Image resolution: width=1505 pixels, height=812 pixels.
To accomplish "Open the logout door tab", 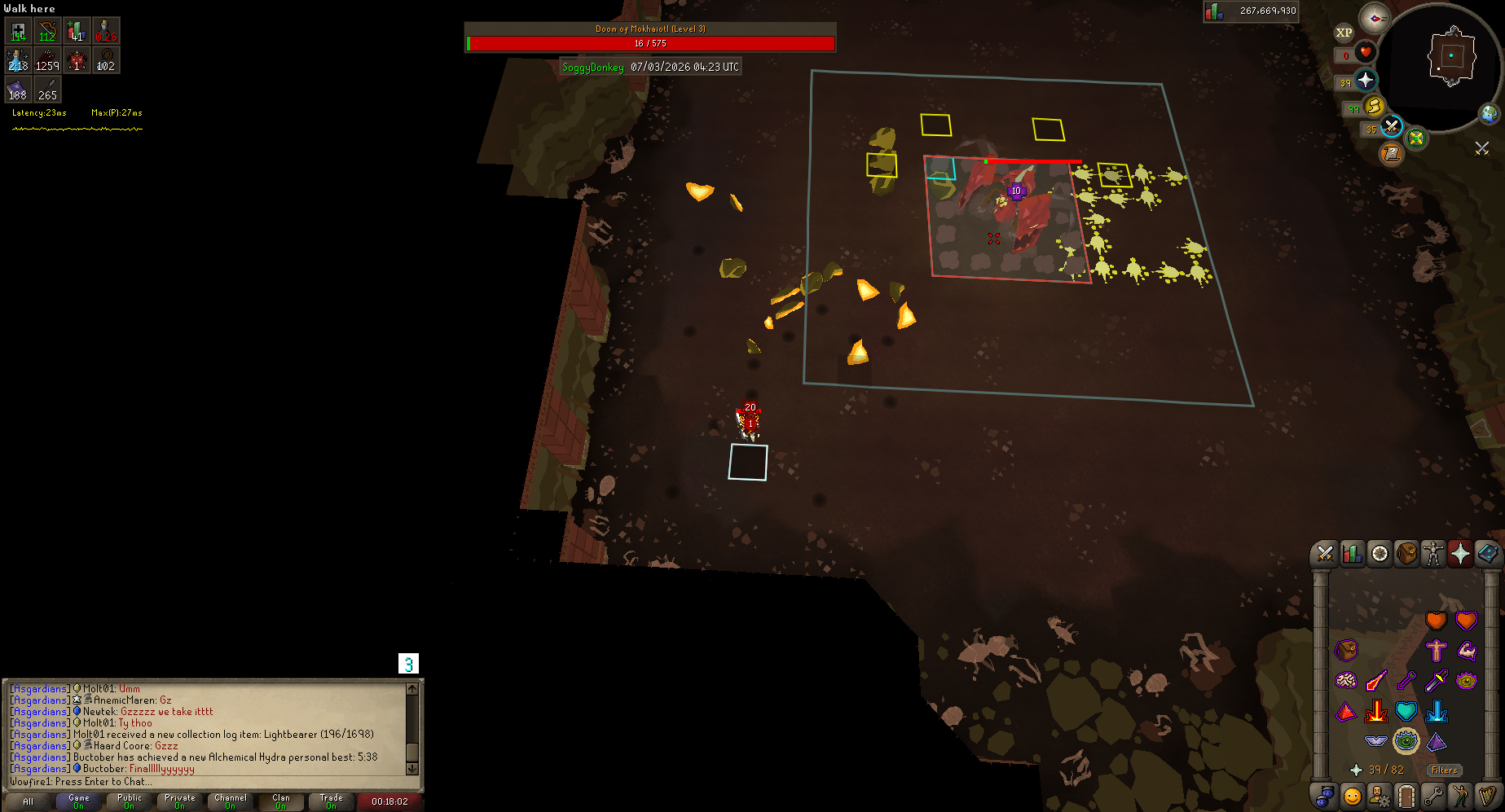I will (1406, 795).
